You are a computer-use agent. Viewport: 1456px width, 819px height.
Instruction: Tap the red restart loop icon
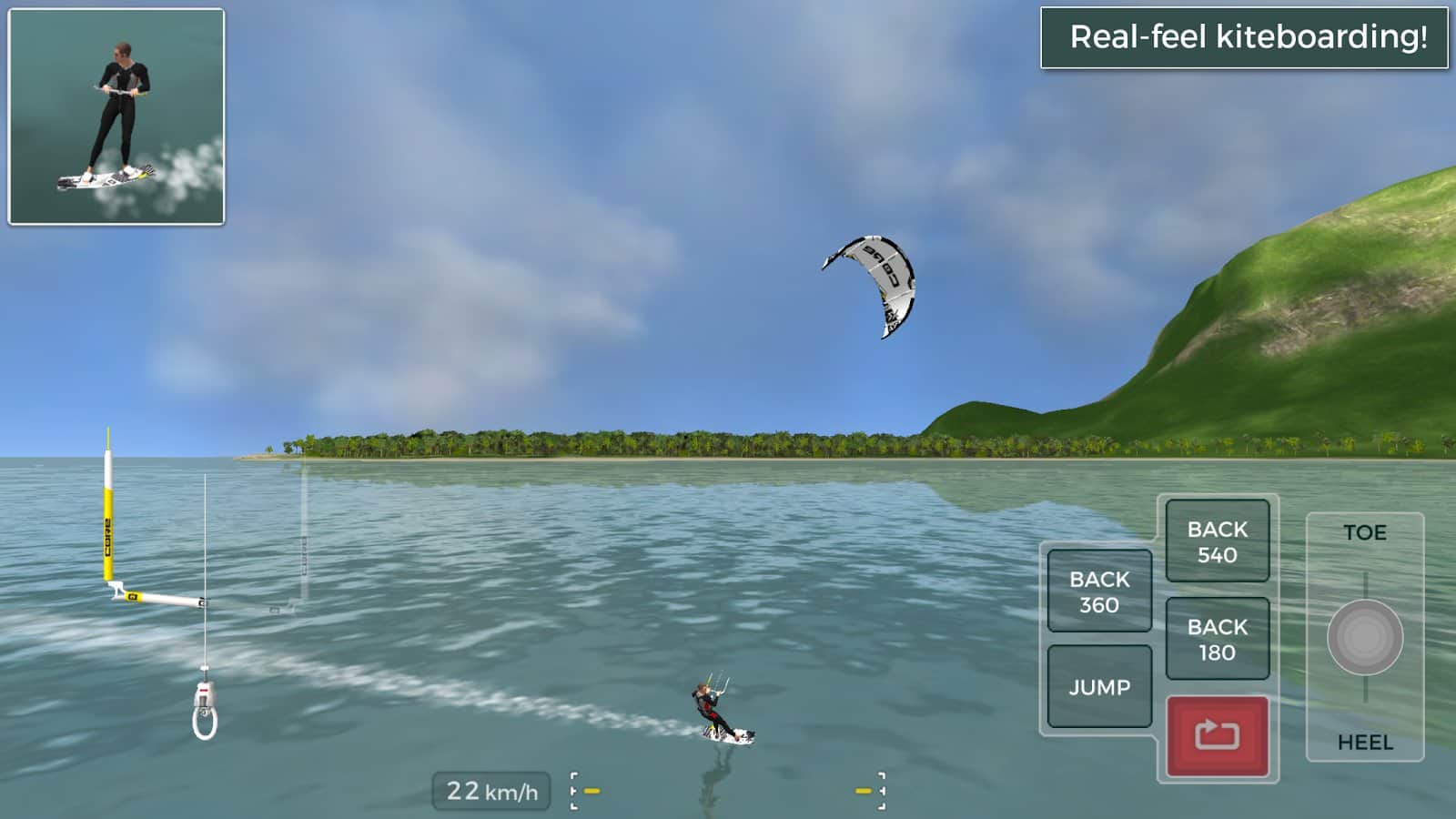(x=1218, y=733)
